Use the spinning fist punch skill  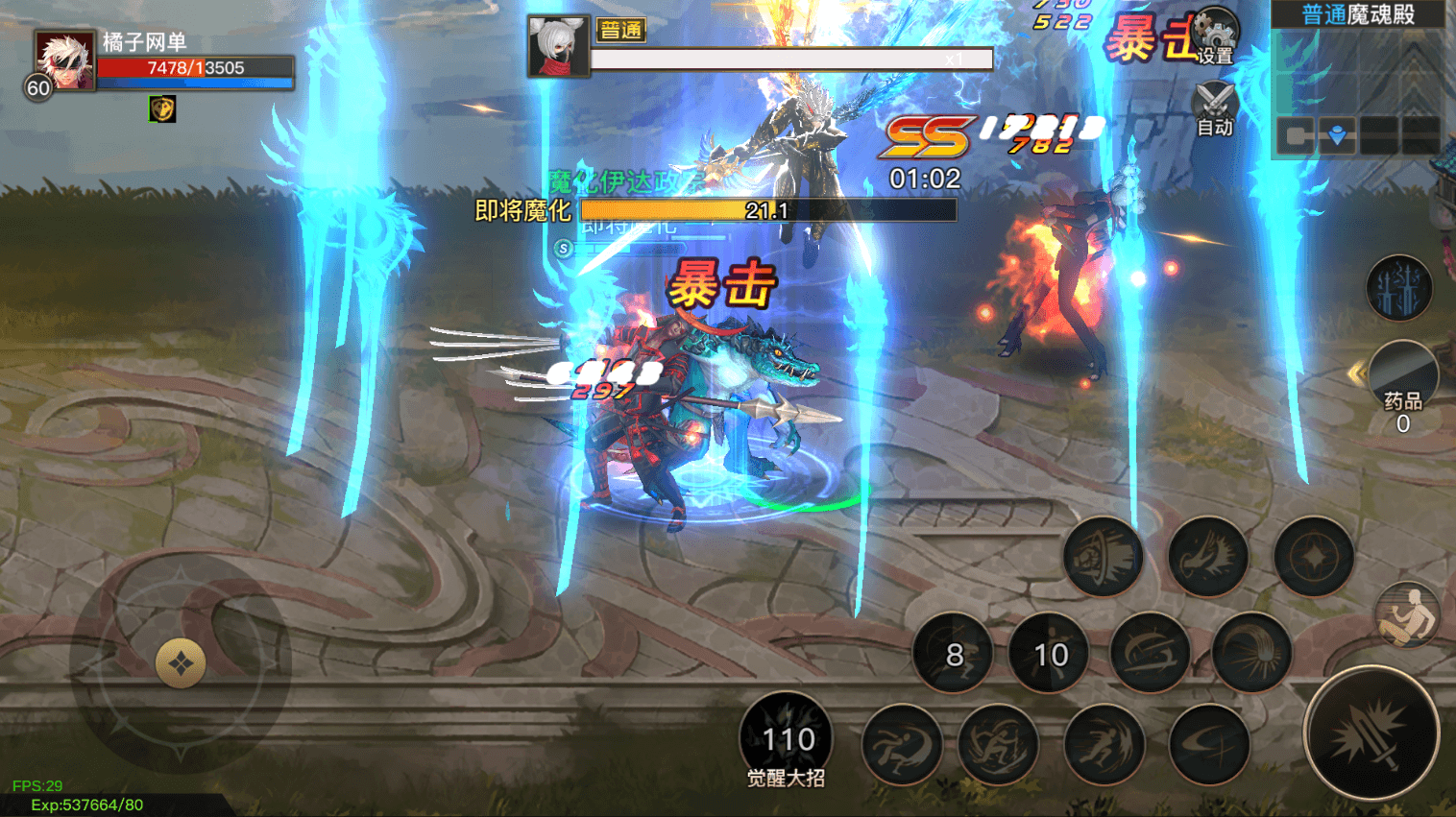coord(1103,557)
